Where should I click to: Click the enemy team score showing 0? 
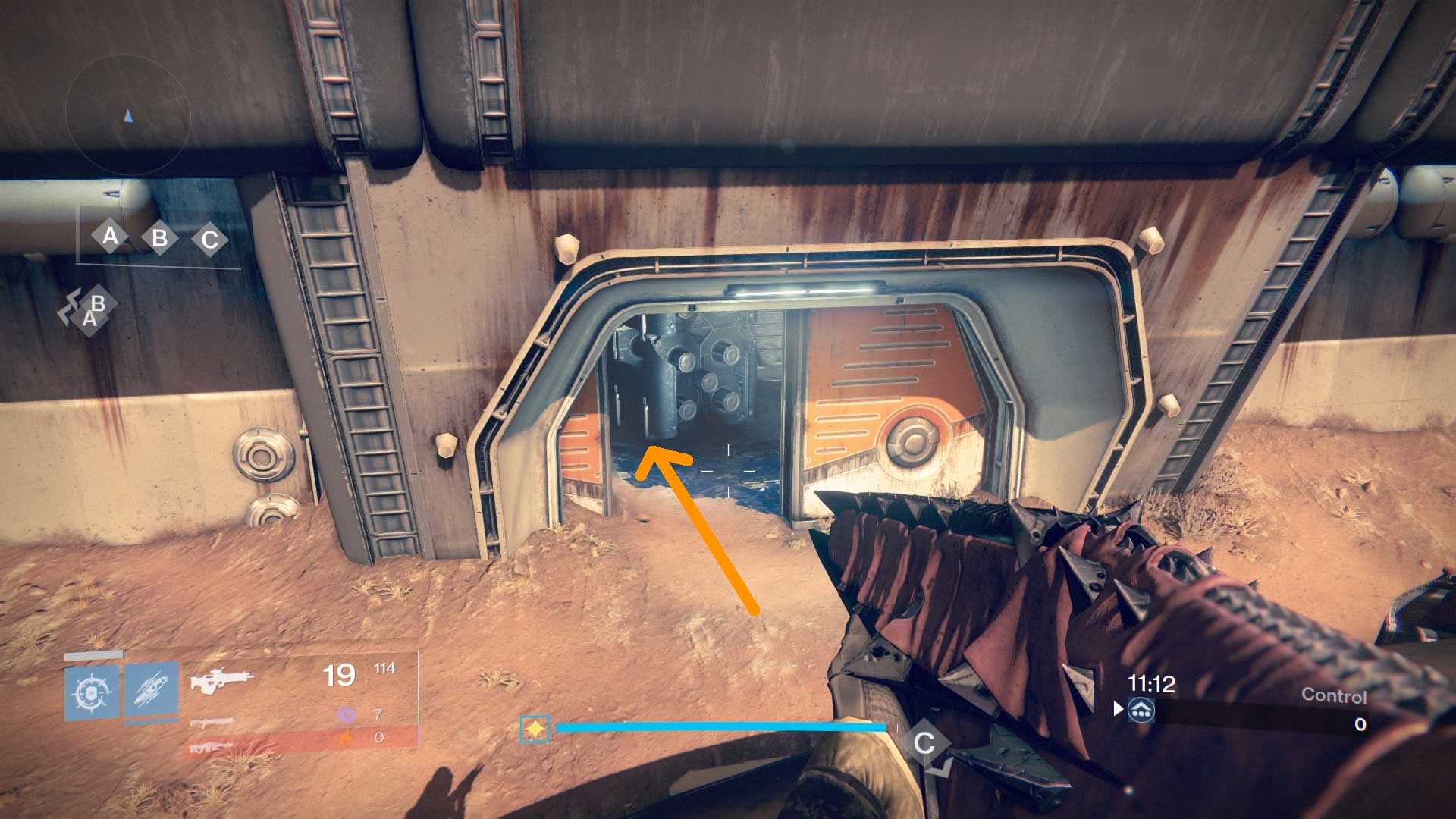1360,724
